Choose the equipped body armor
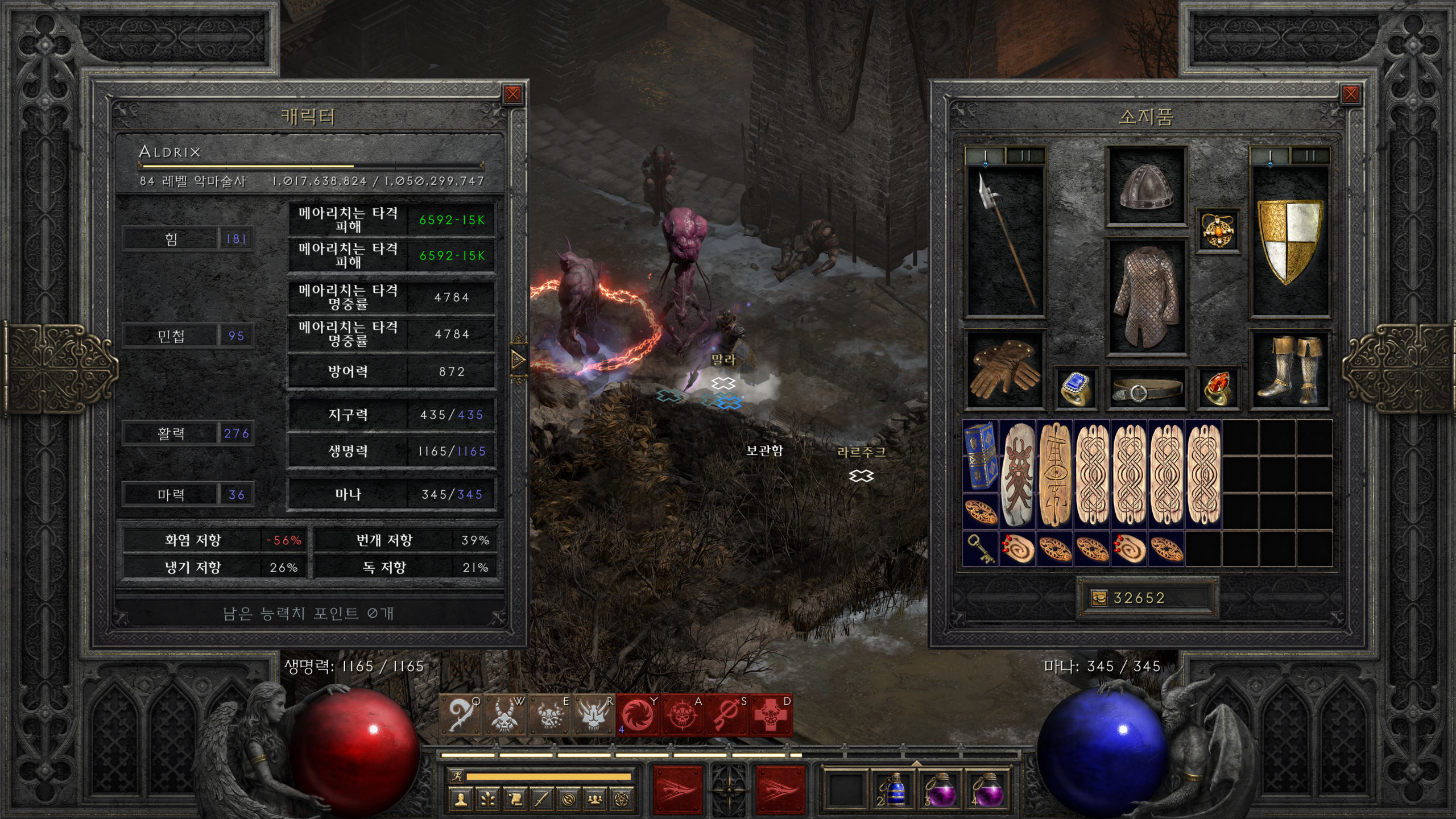The image size is (1456, 819). [1146, 297]
